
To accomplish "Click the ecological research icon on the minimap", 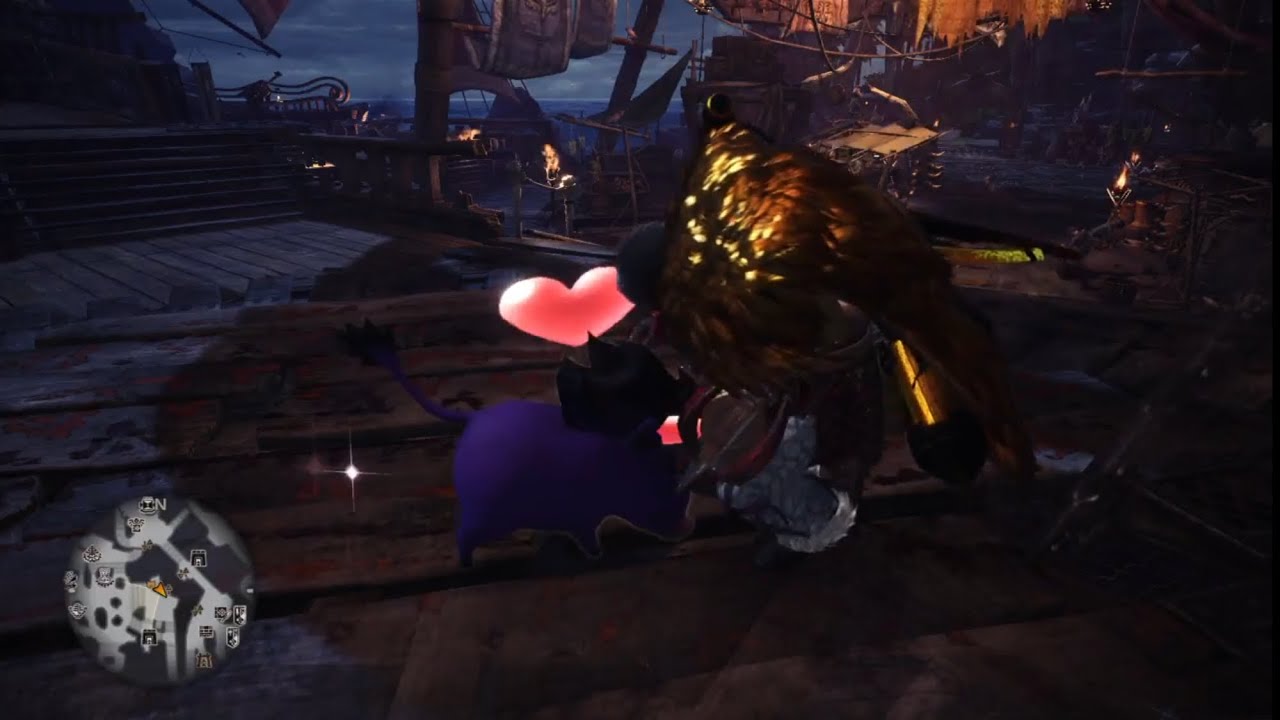I will (222, 615).
